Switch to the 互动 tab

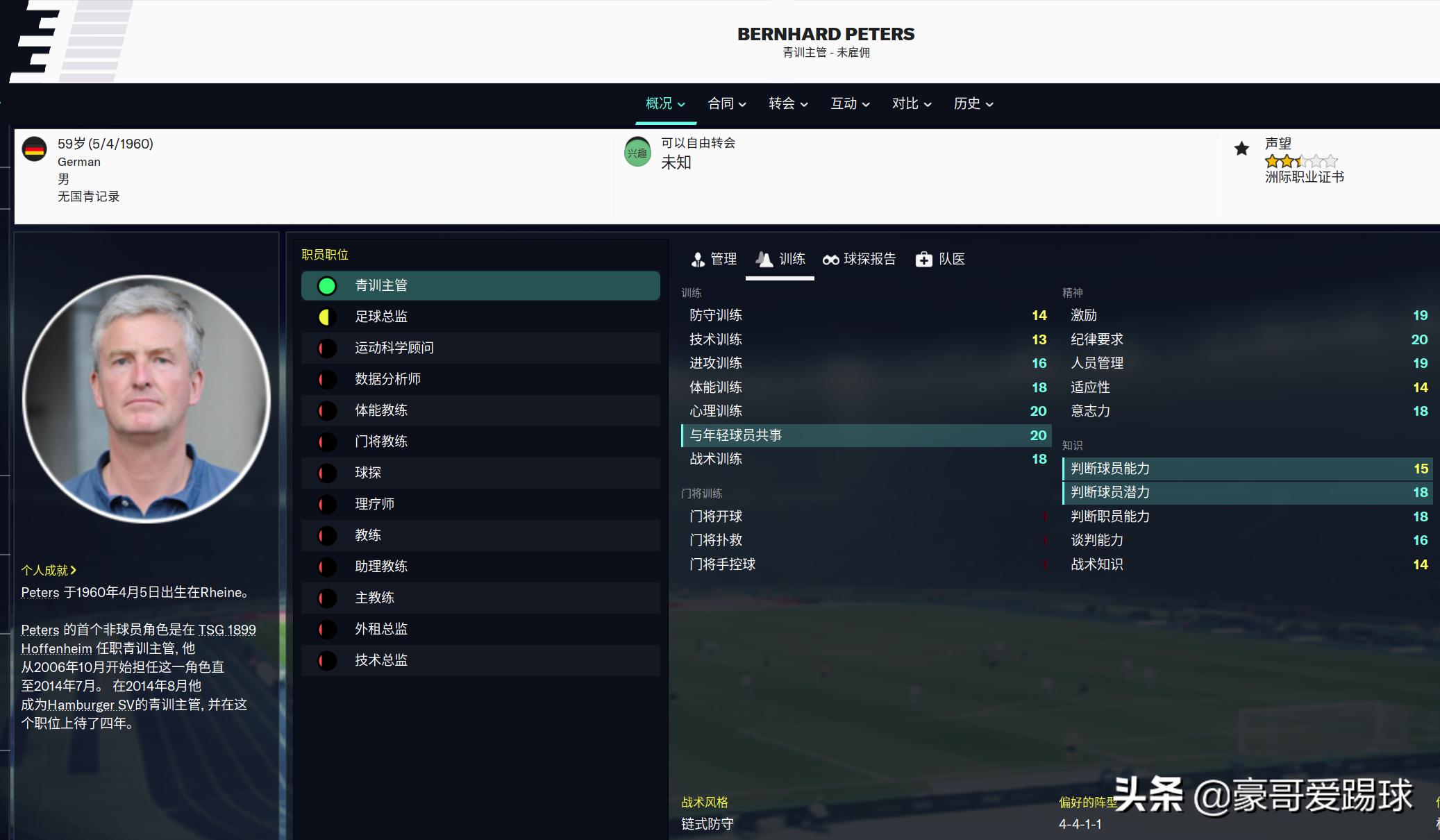point(844,103)
